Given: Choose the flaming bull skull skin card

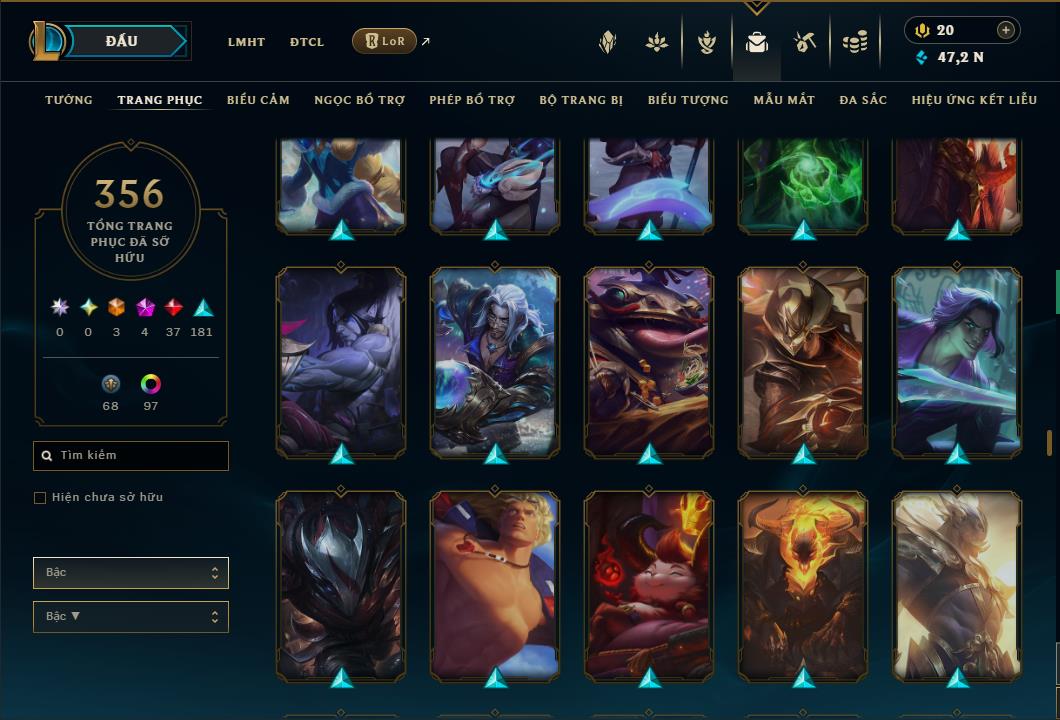Looking at the screenshot, I should (803, 584).
